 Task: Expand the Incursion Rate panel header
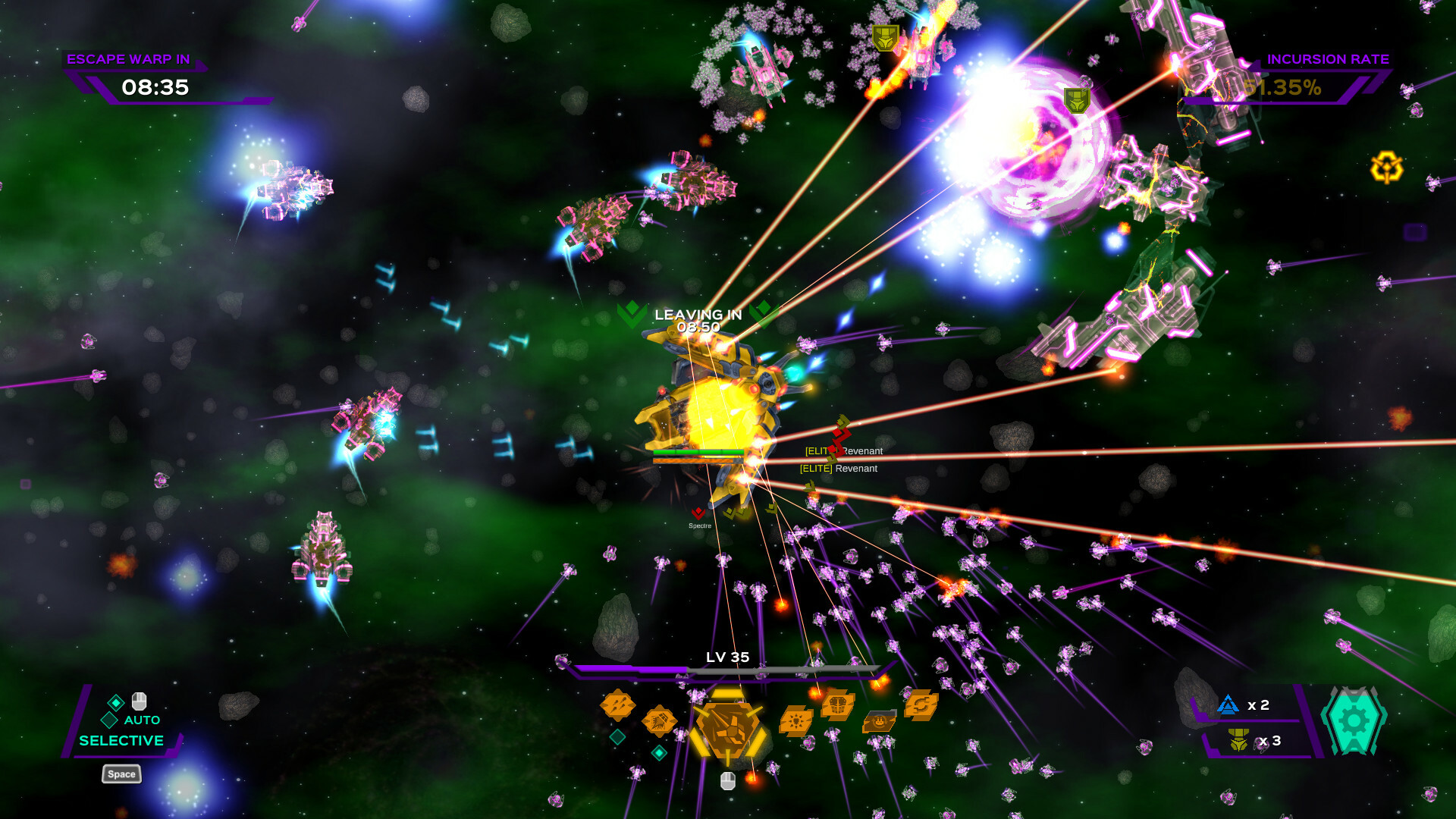click(x=1329, y=58)
